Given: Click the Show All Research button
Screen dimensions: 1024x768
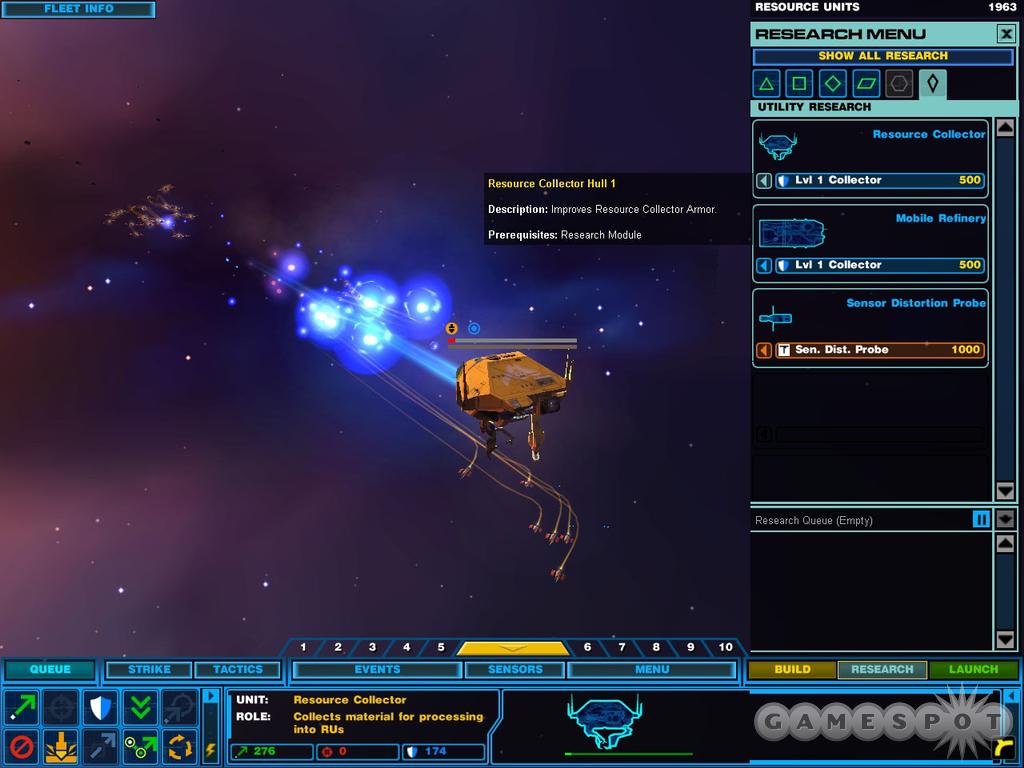Looking at the screenshot, I should 882,56.
